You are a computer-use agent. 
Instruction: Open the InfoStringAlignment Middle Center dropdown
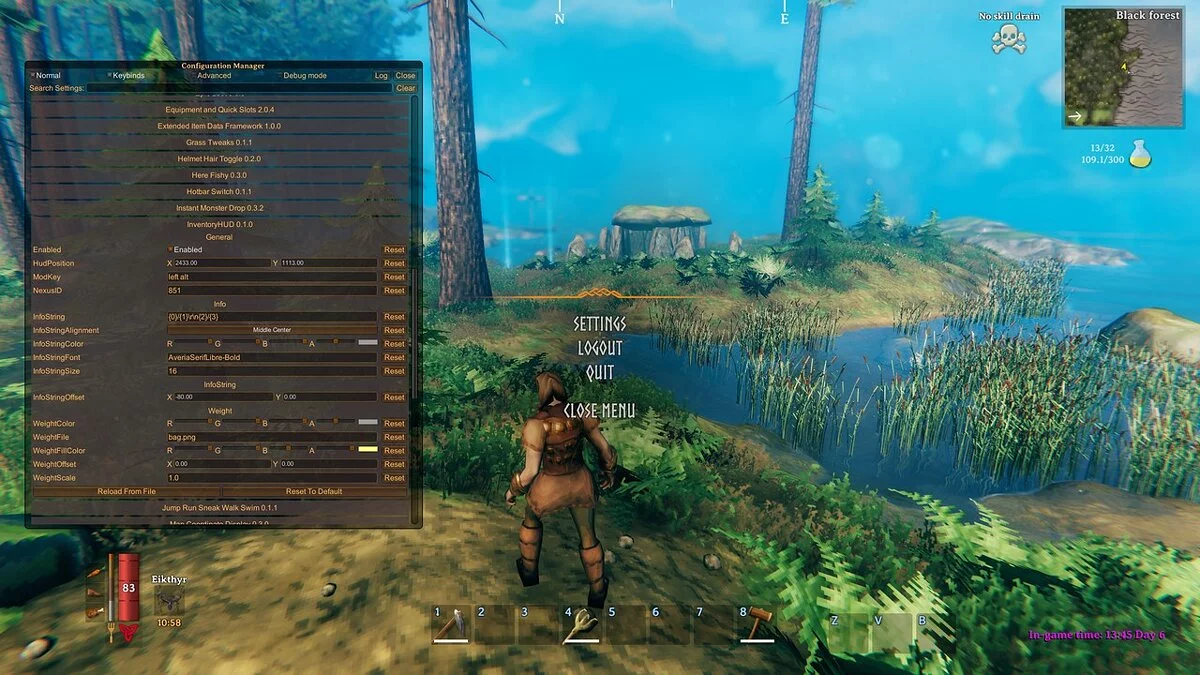pos(271,330)
